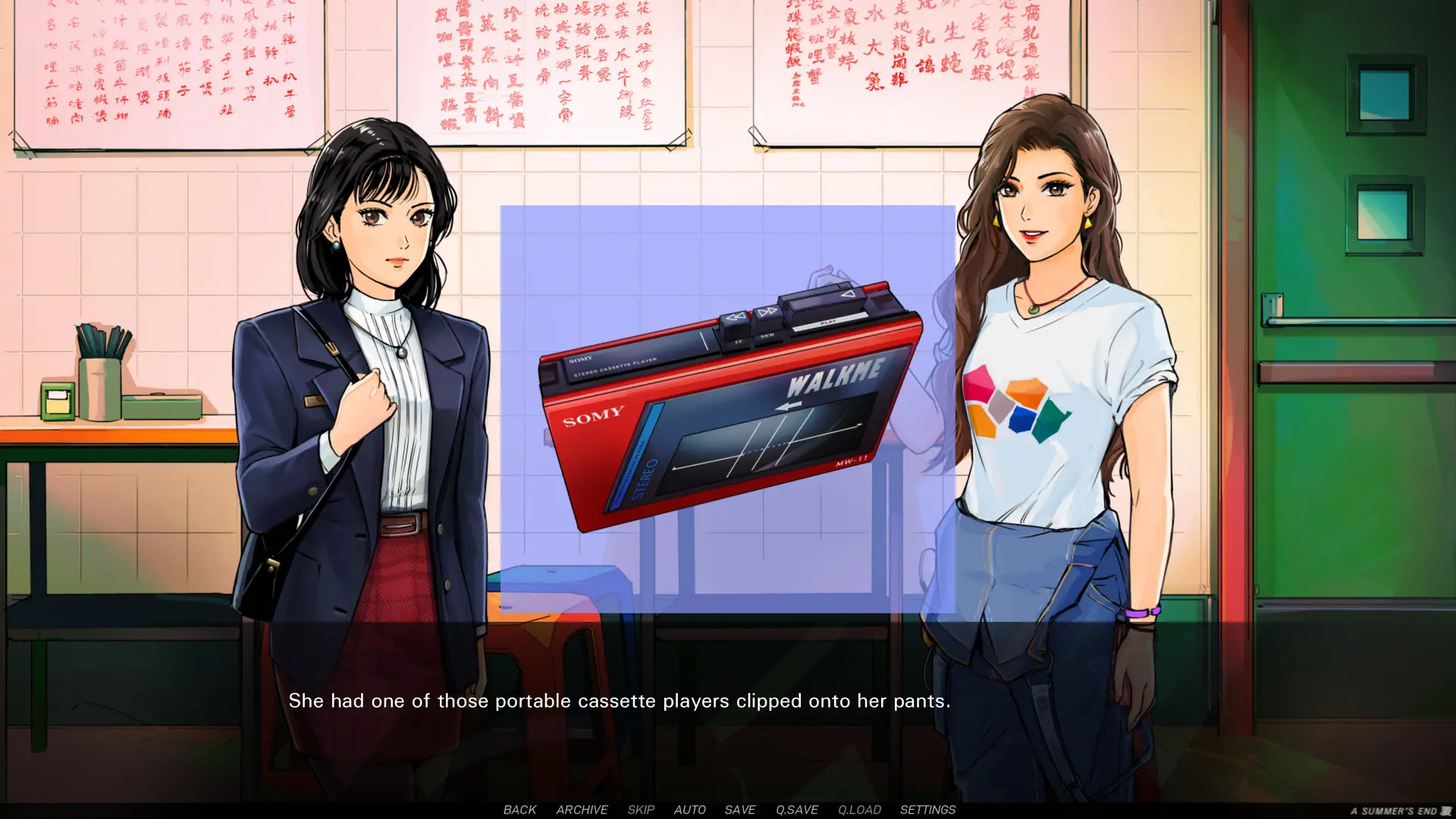This screenshot has height=819, width=1456.
Task: Open the ARCHIVE text history
Action: pyautogui.click(x=581, y=809)
